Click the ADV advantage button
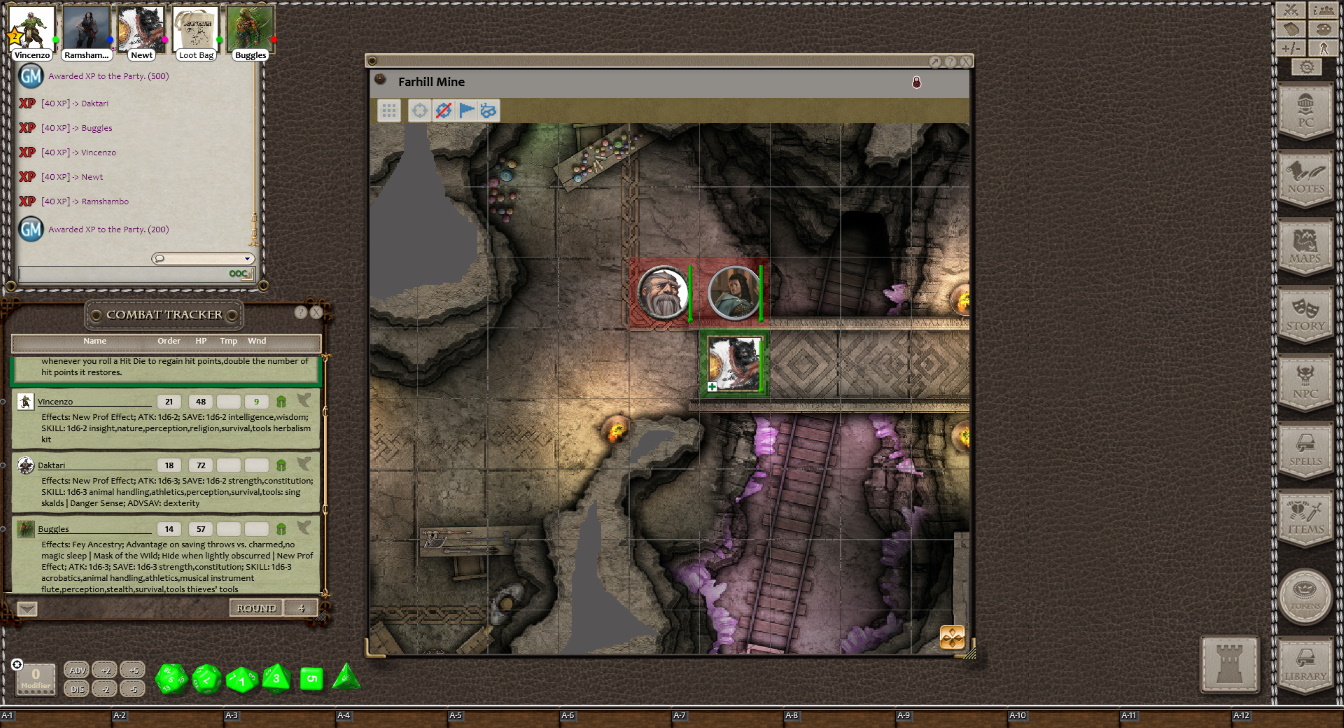Screen dimensions: 1344x728 coord(76,669)
